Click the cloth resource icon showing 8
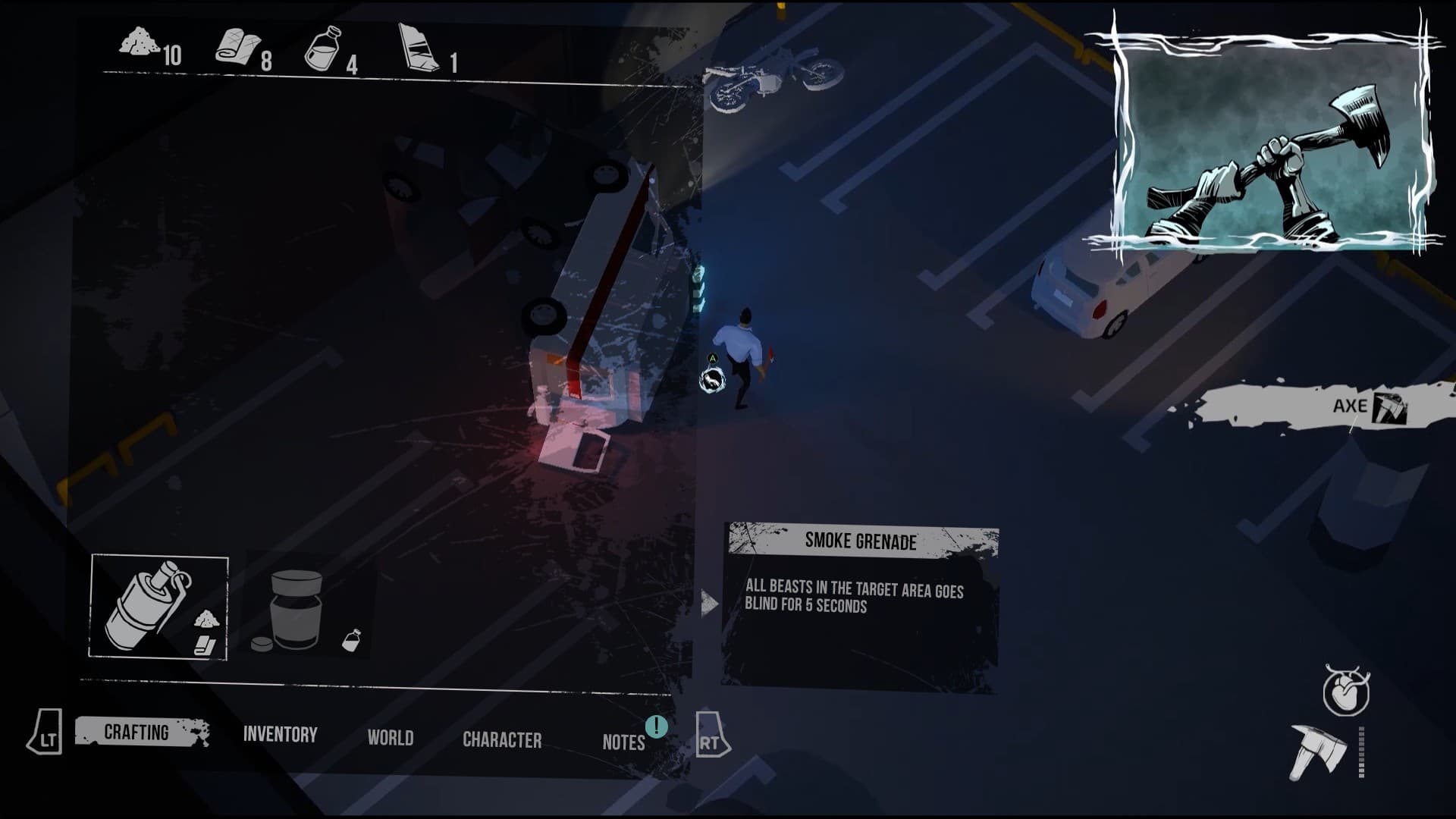1456x819 pixels. tap(237, 45)
